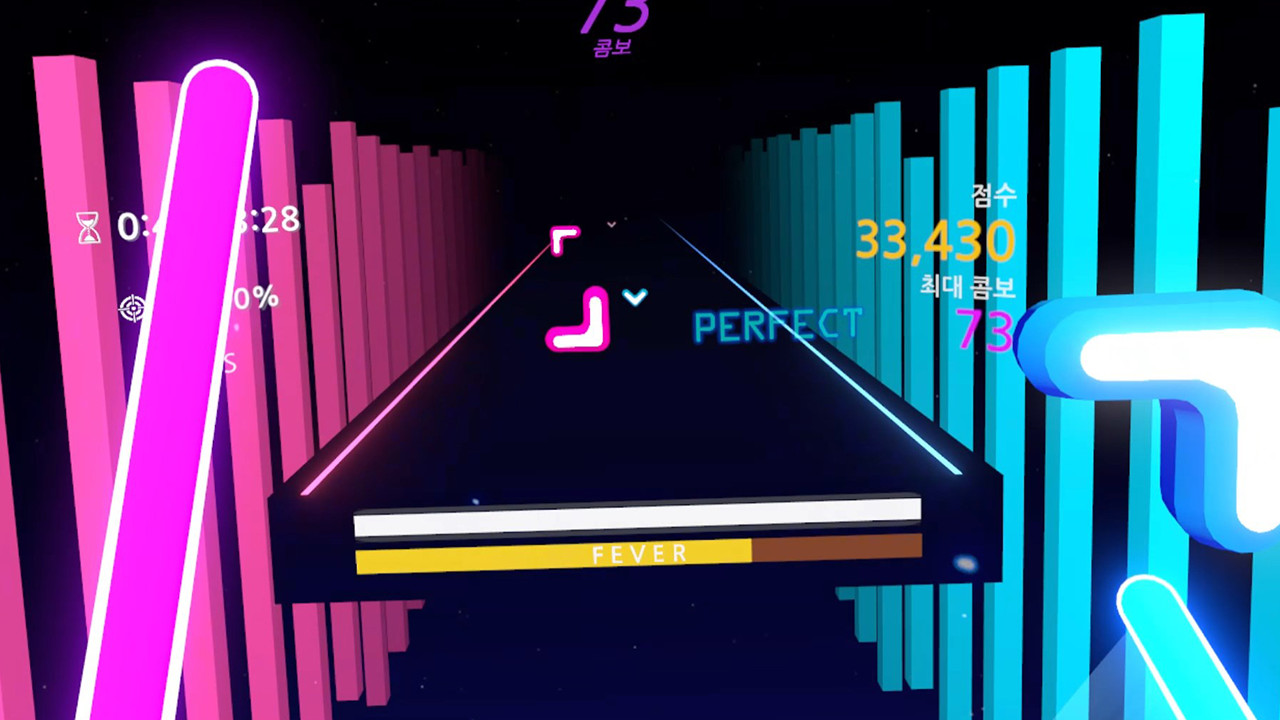Select the blue chevron arrow beside the note
The image size is (1280, 720).
click(x=634, y=298)
